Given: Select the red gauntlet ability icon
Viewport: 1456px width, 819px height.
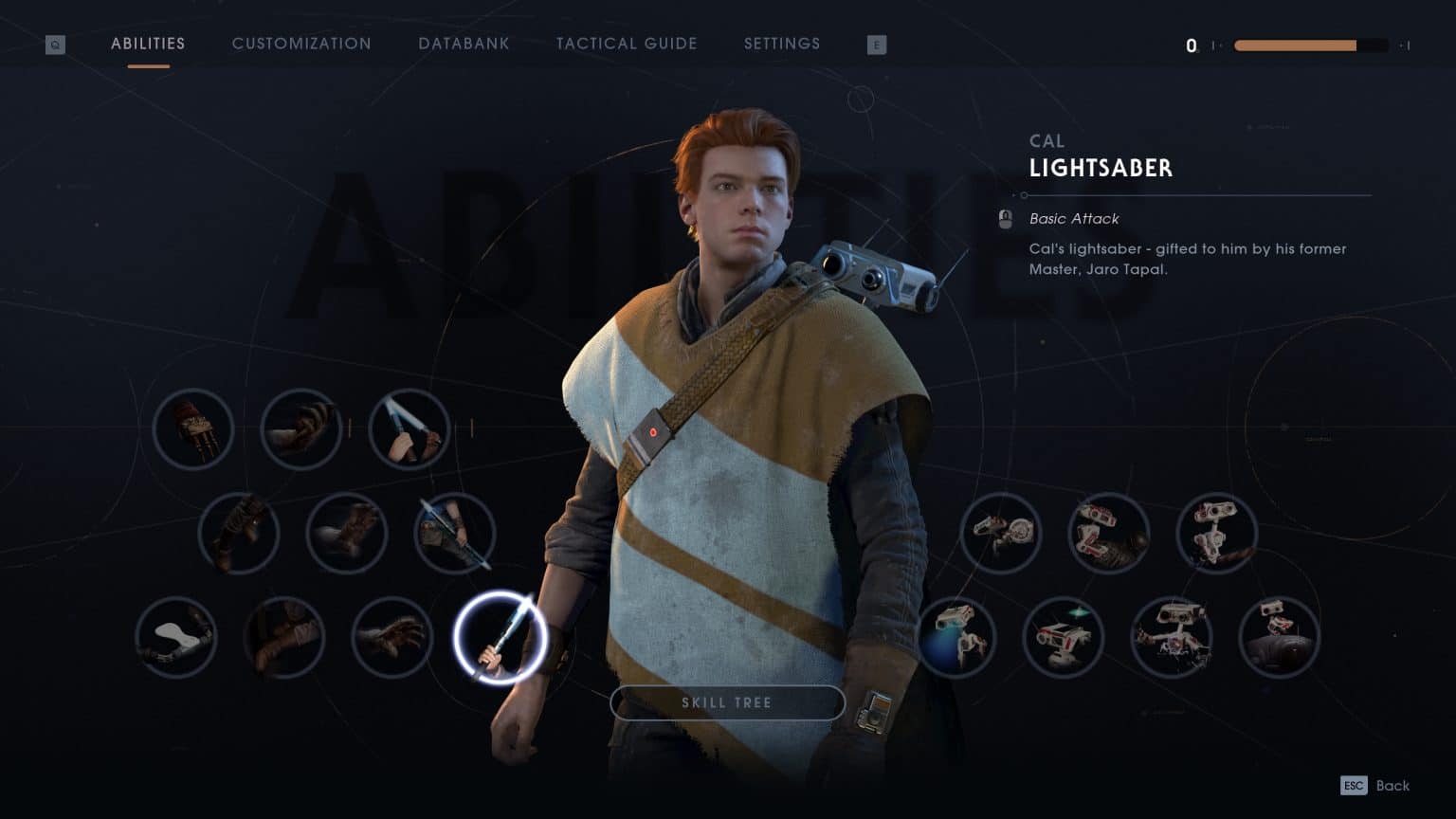Looking at the screenshot, I should (x=193, y=429).
